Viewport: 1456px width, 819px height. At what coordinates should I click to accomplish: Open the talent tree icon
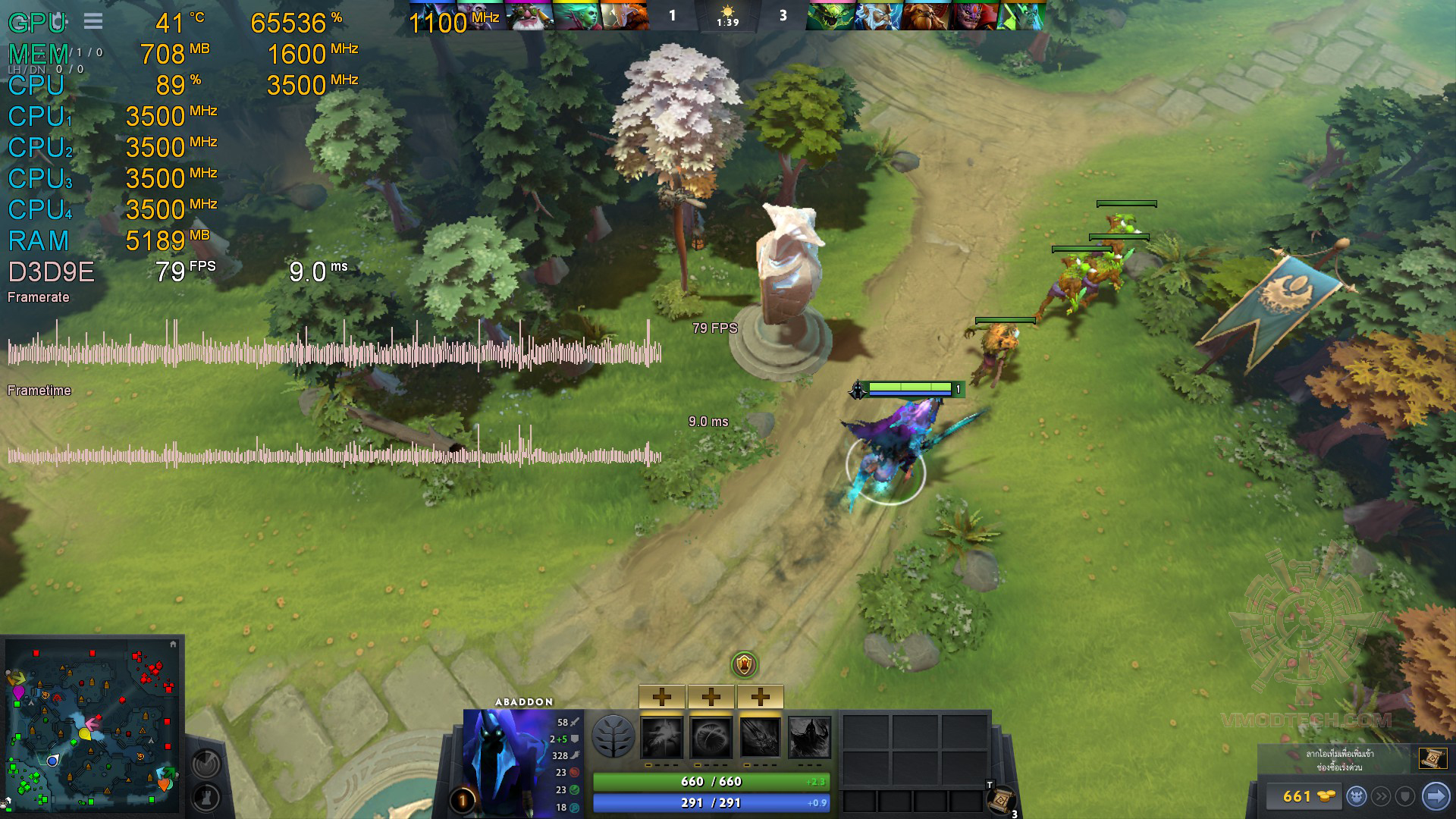613,736
